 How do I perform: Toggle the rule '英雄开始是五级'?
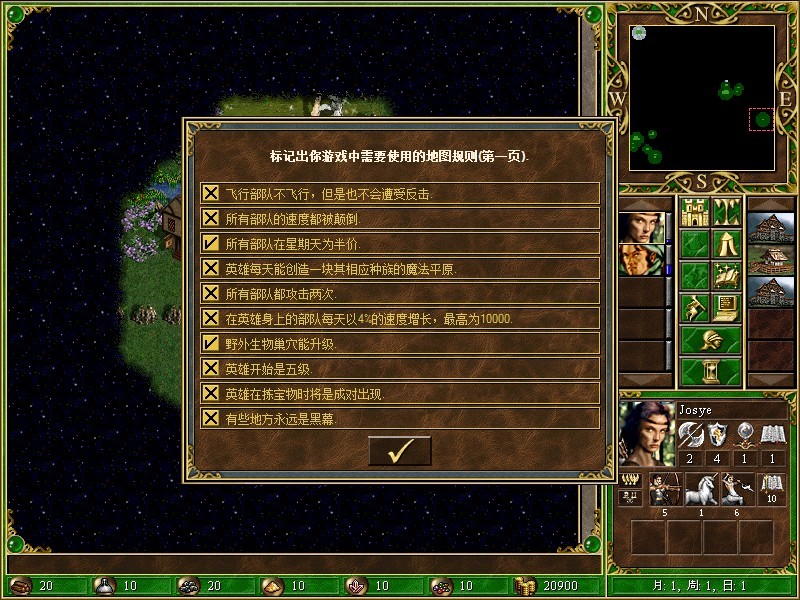pos(211,368)
